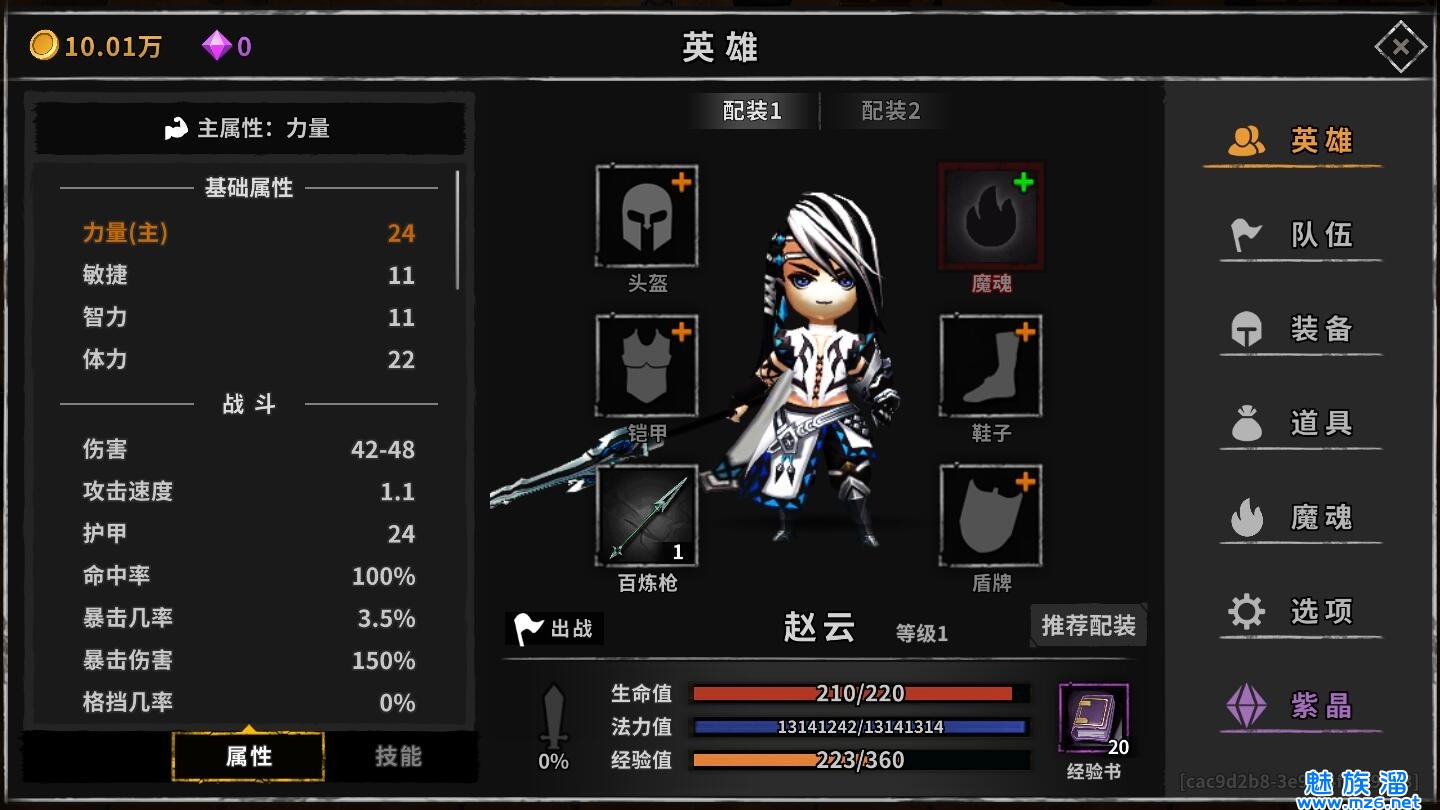Open the empty shield (盾牌) slot
This screenshot has width=1440, height=810.
click(x=991, y=516)
